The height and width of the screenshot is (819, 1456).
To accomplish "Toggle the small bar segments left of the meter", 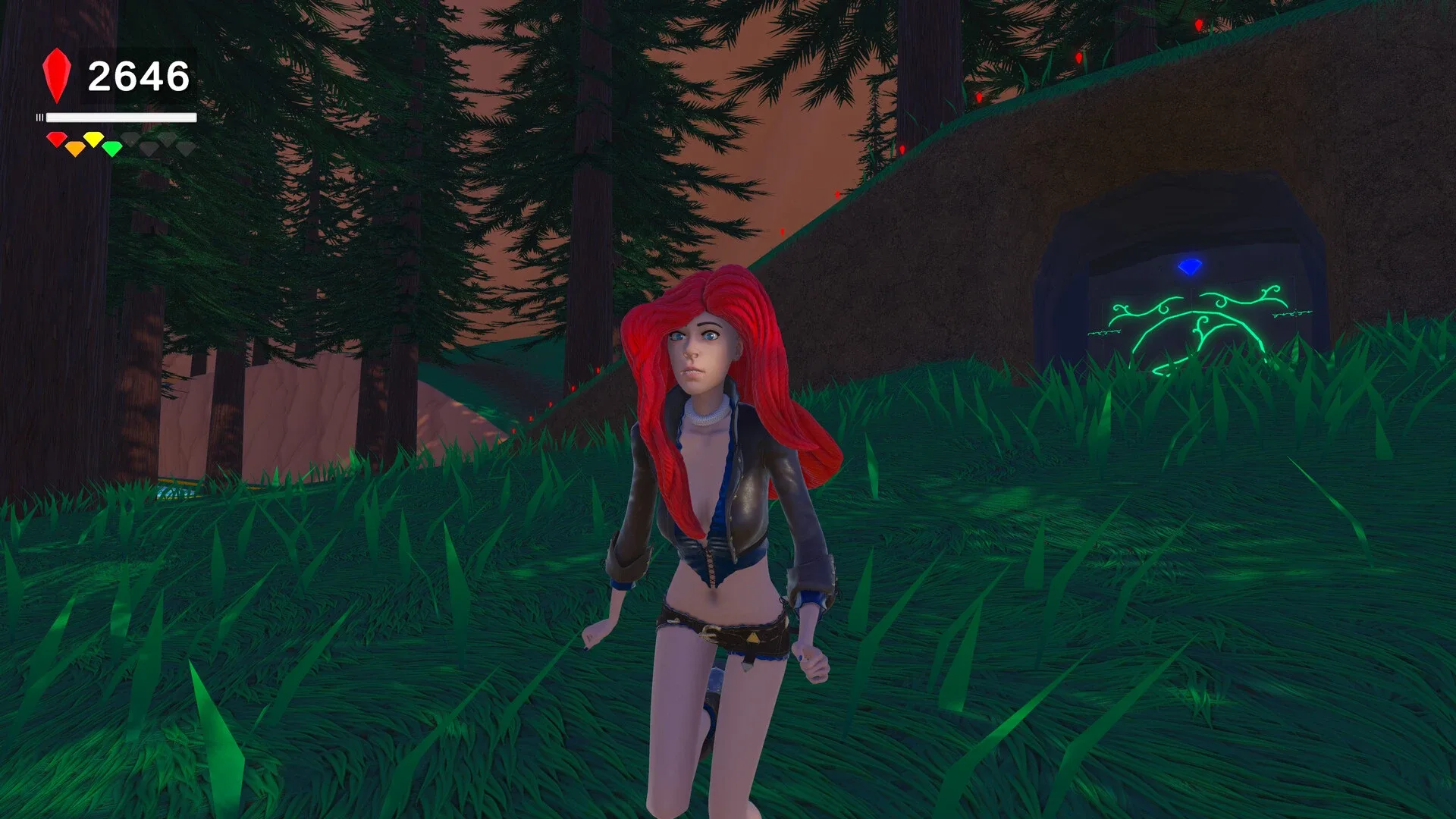I will coord(39,118).
